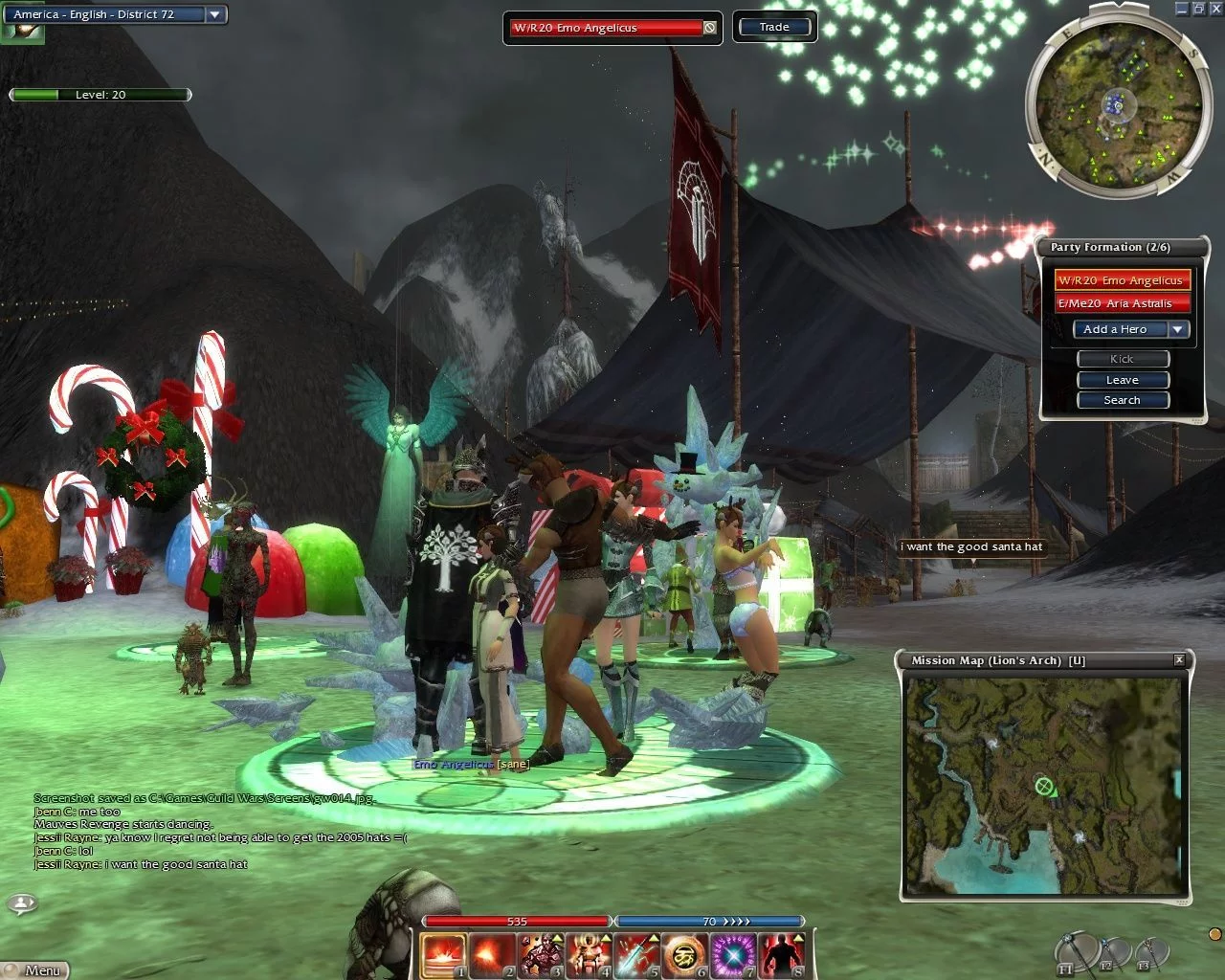Close the Mission Map window
The height and width of the screenshot is (980, 1225).
[1179, 660]
